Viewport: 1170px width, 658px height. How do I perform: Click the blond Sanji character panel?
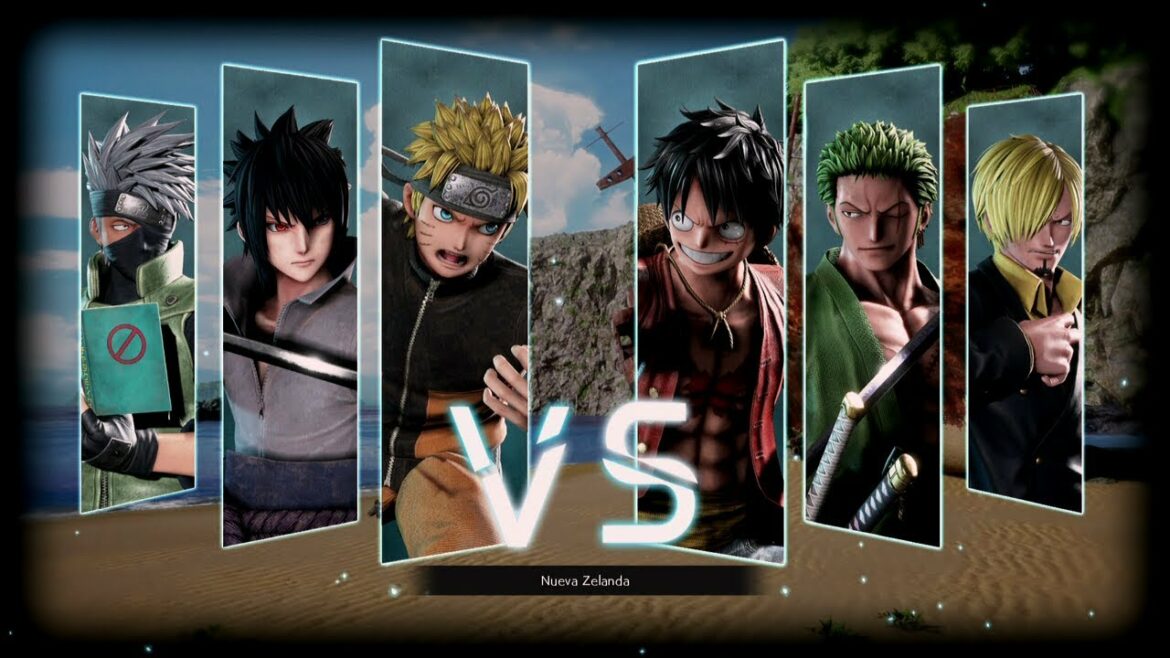1025,300
